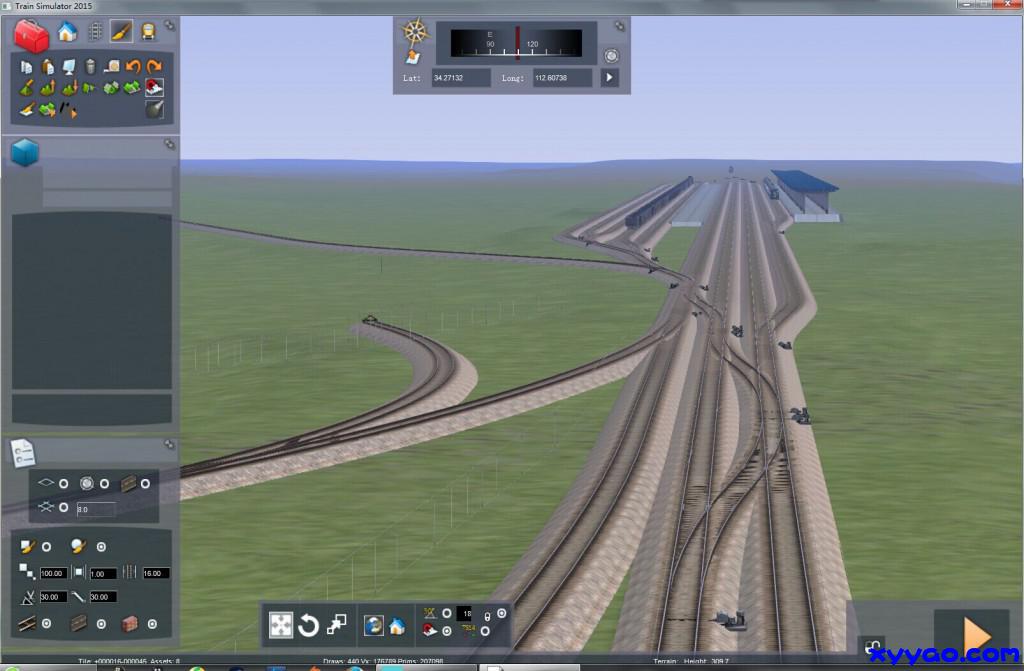Redo the last undone edit
Screen dimensions: 1024x671
coord(153,67)
